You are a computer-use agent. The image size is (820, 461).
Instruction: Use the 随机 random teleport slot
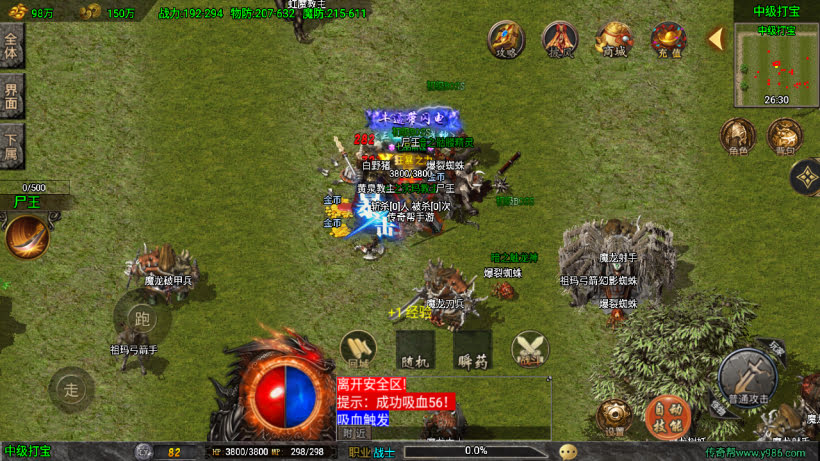pyautogui.click(x=414, y=348)
